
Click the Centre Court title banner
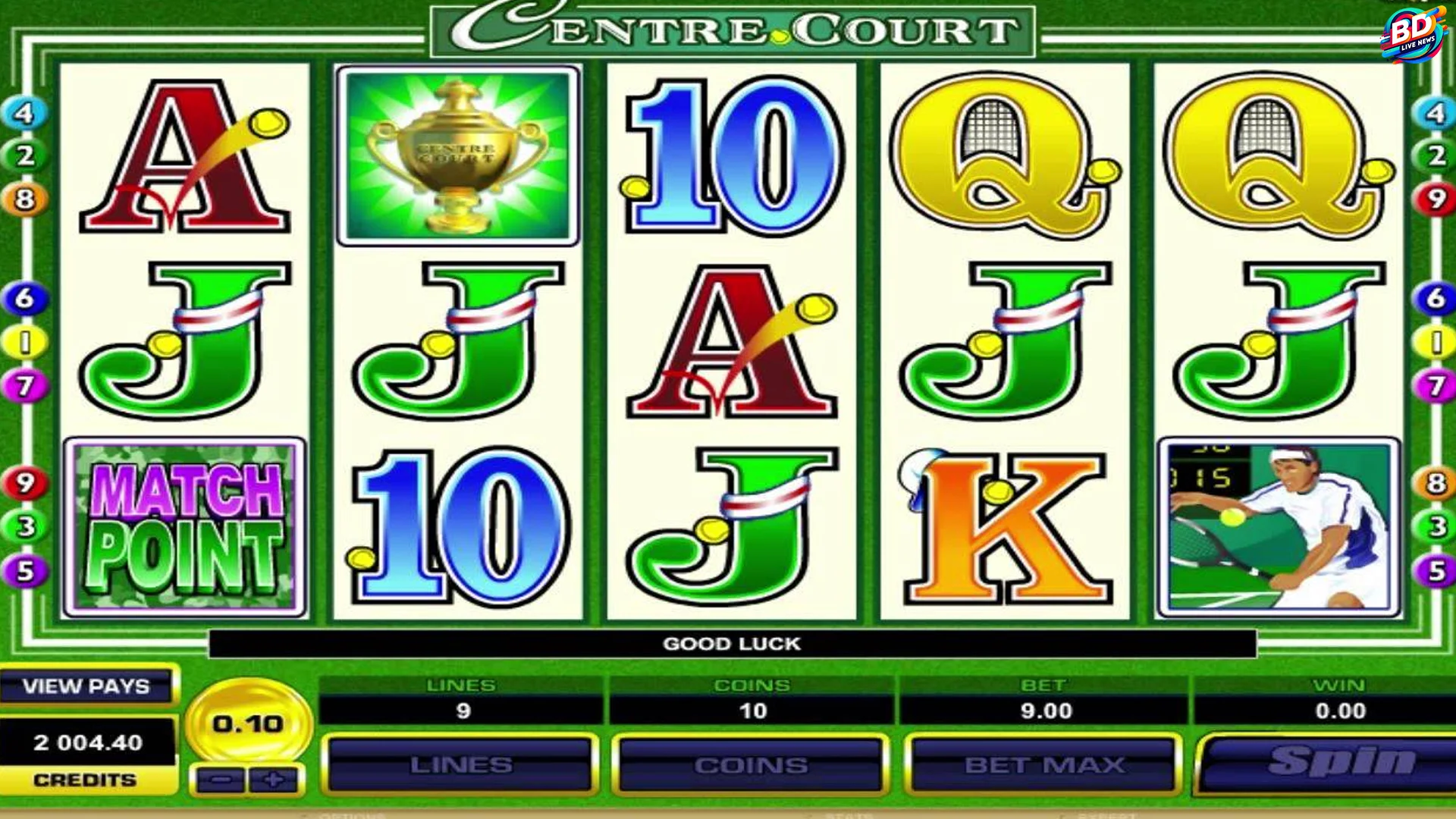pyautogui.click(x=732, y=27)
